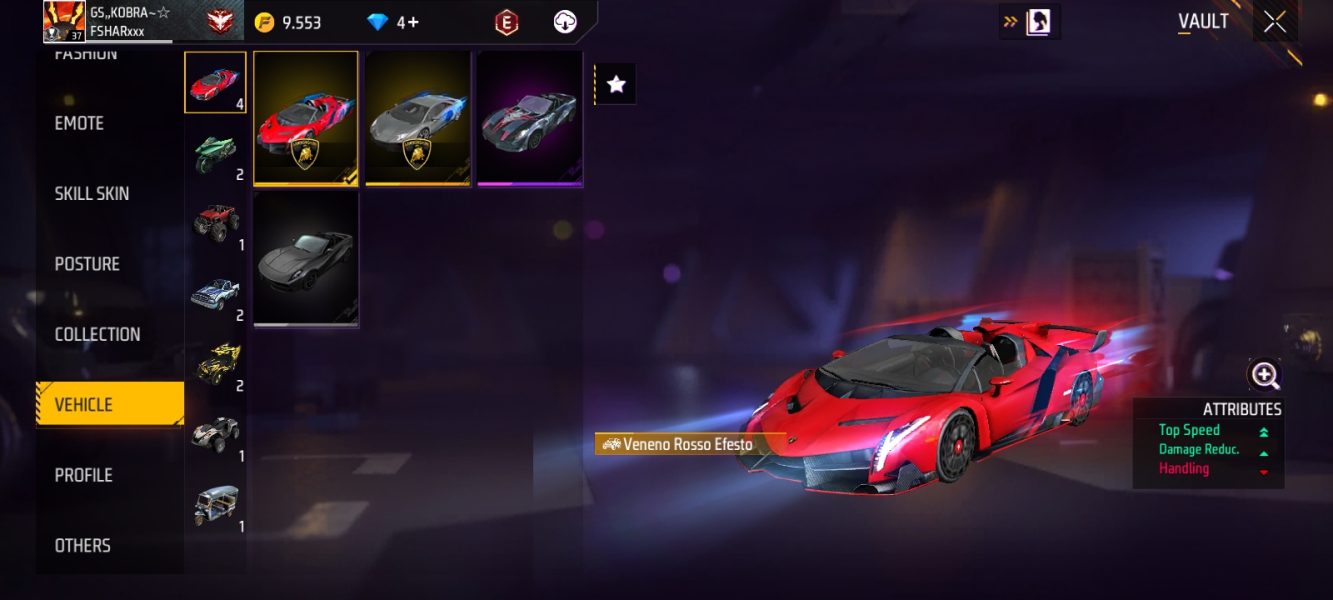Open the Skill Skin category
Image resolution: width=1333 pixels, height=600 pixels.
(x=92, y=193)
